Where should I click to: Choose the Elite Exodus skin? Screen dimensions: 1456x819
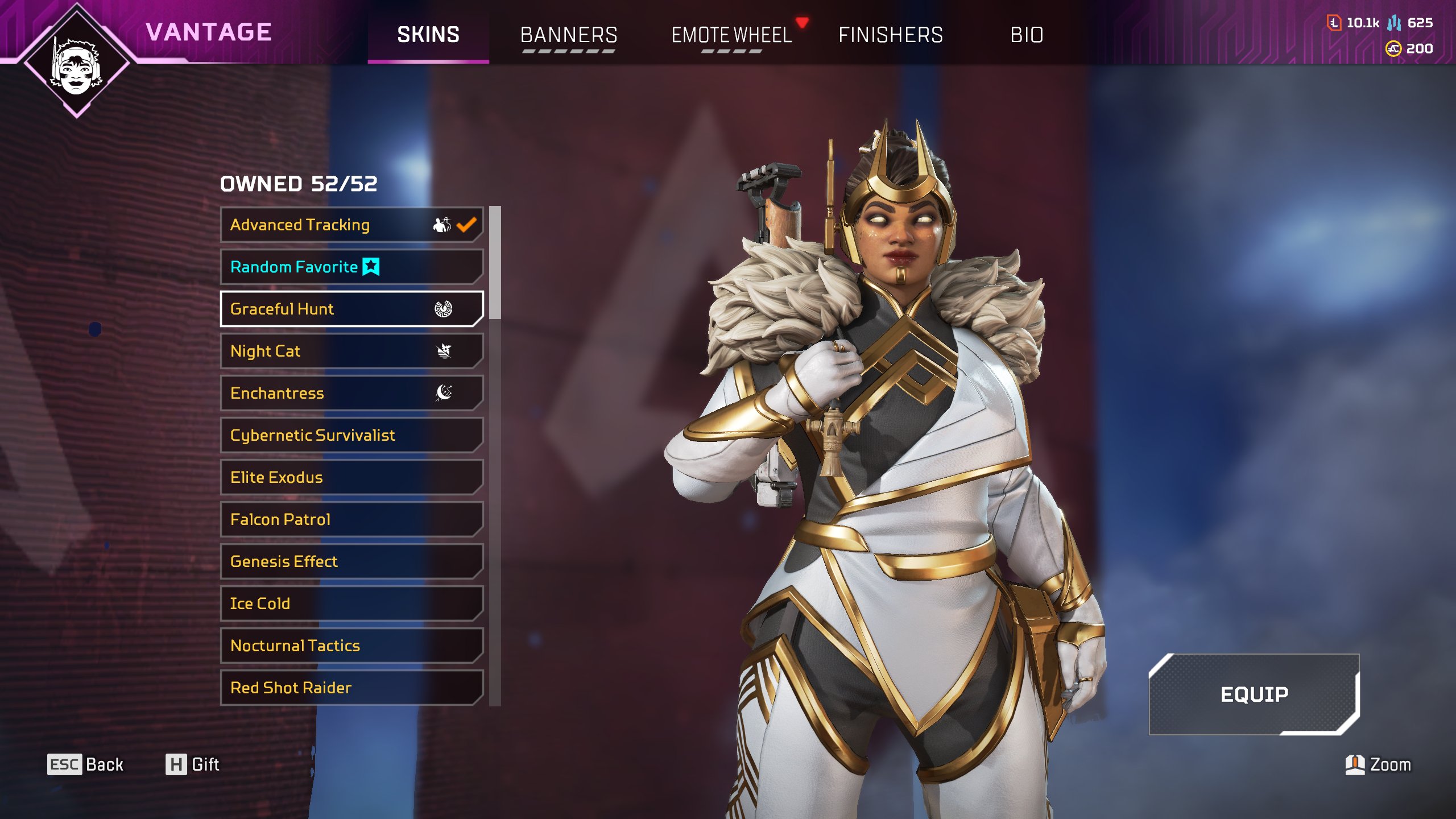tap(351, 478)
